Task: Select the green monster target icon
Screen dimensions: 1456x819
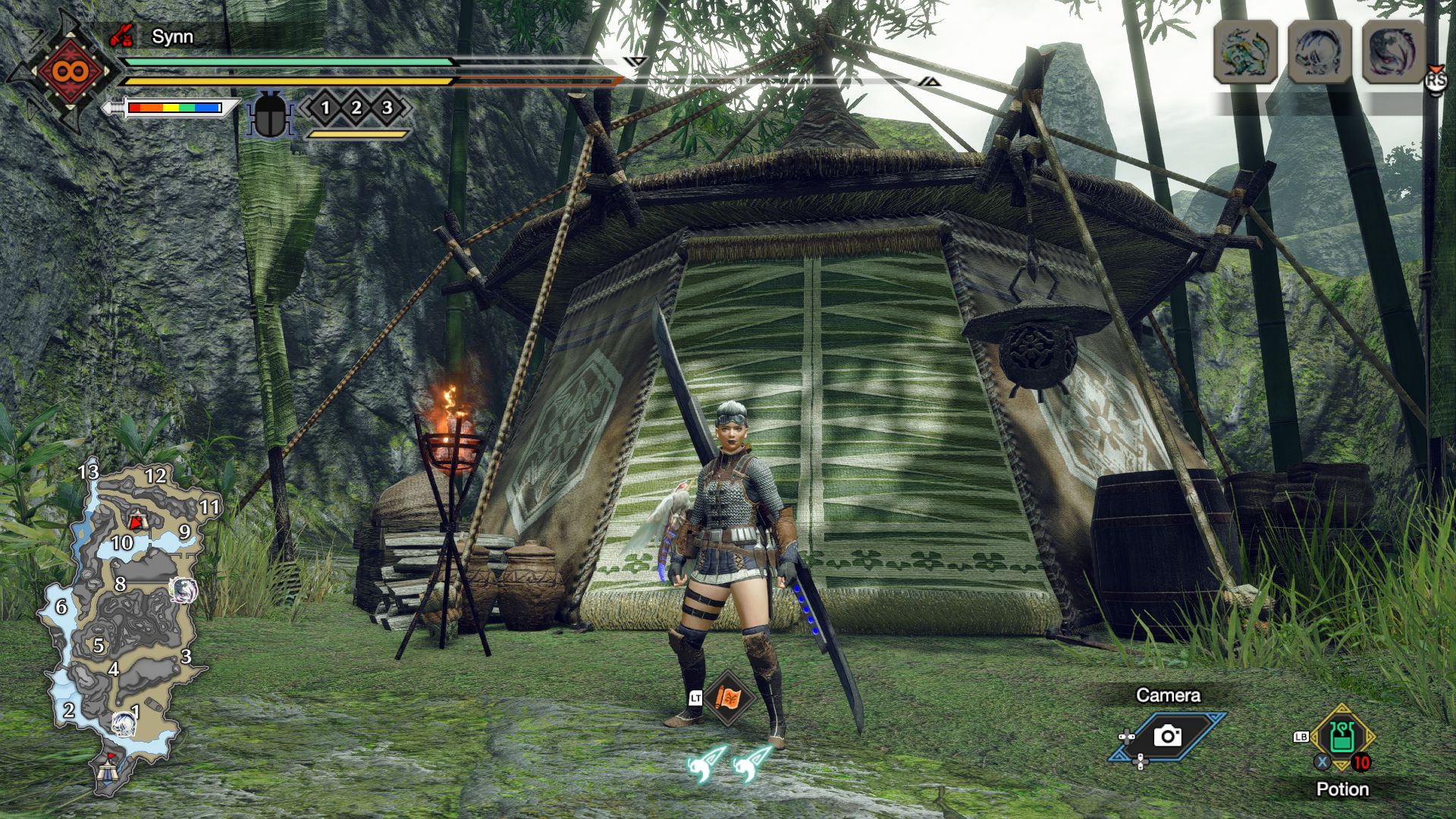Action: click(x=1245, y=52)
